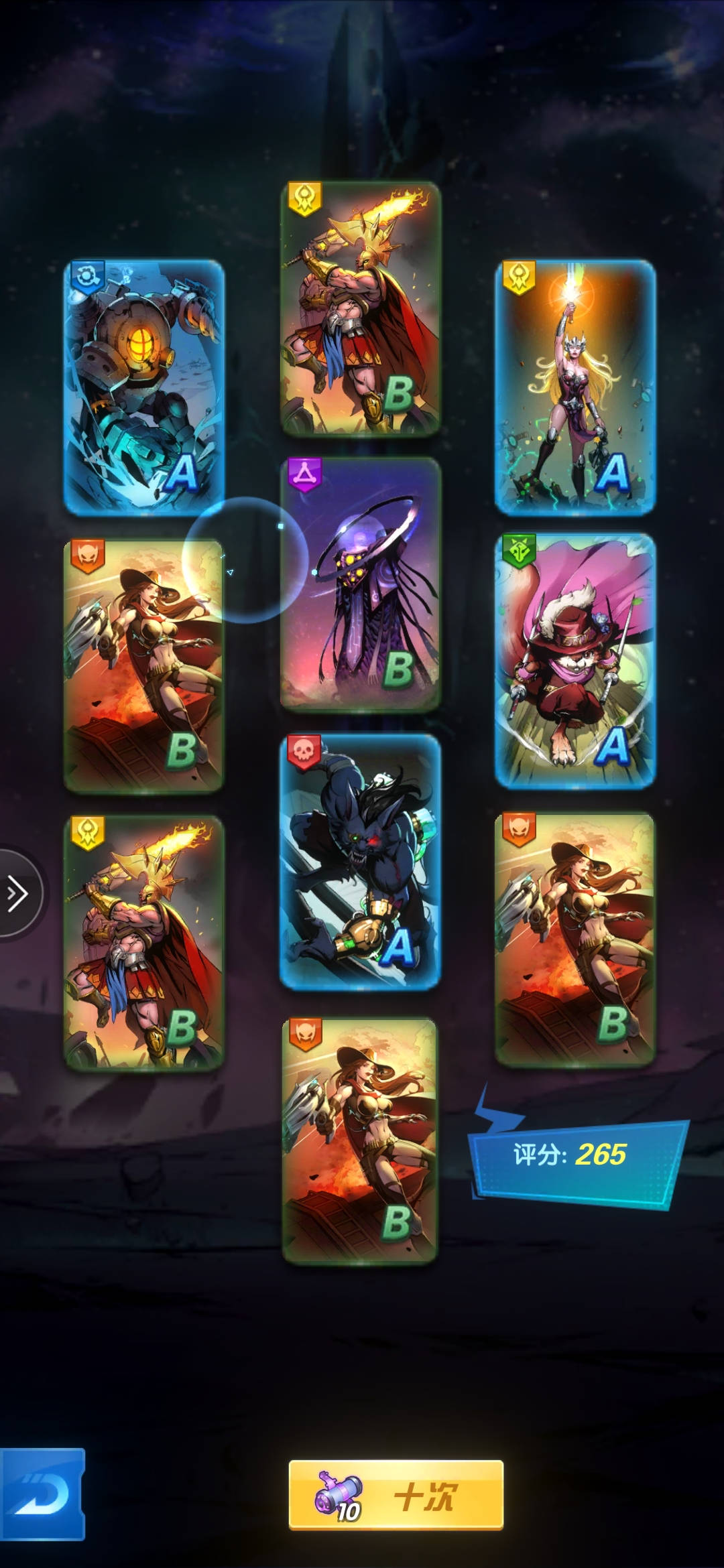Go back using the blue return arrow
Image resolution: width=724 pixels, height=1568 pixels.
pyautogui.click(x=42, y=1494)
